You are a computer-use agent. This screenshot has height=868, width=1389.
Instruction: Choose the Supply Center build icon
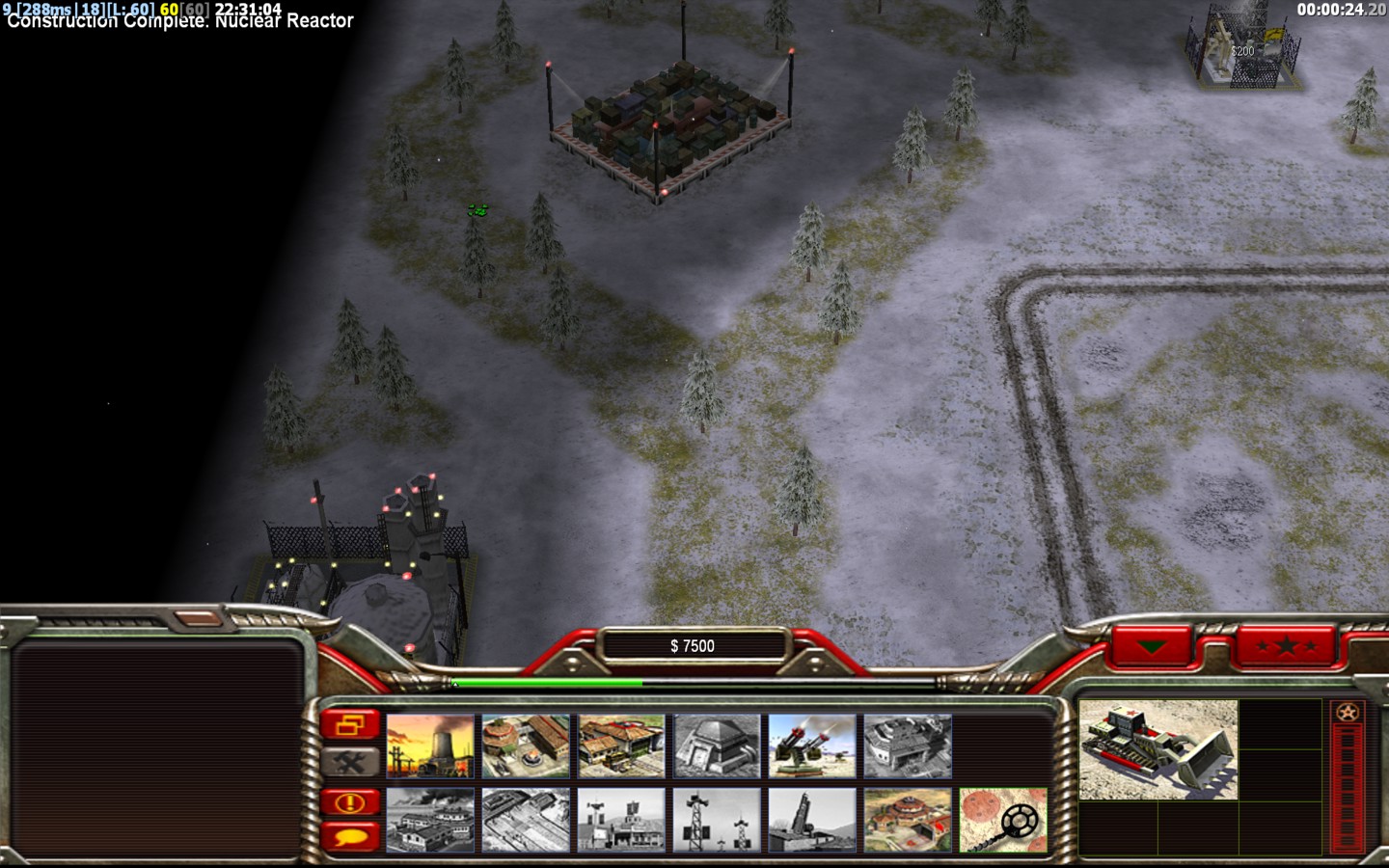coord(621,746)
